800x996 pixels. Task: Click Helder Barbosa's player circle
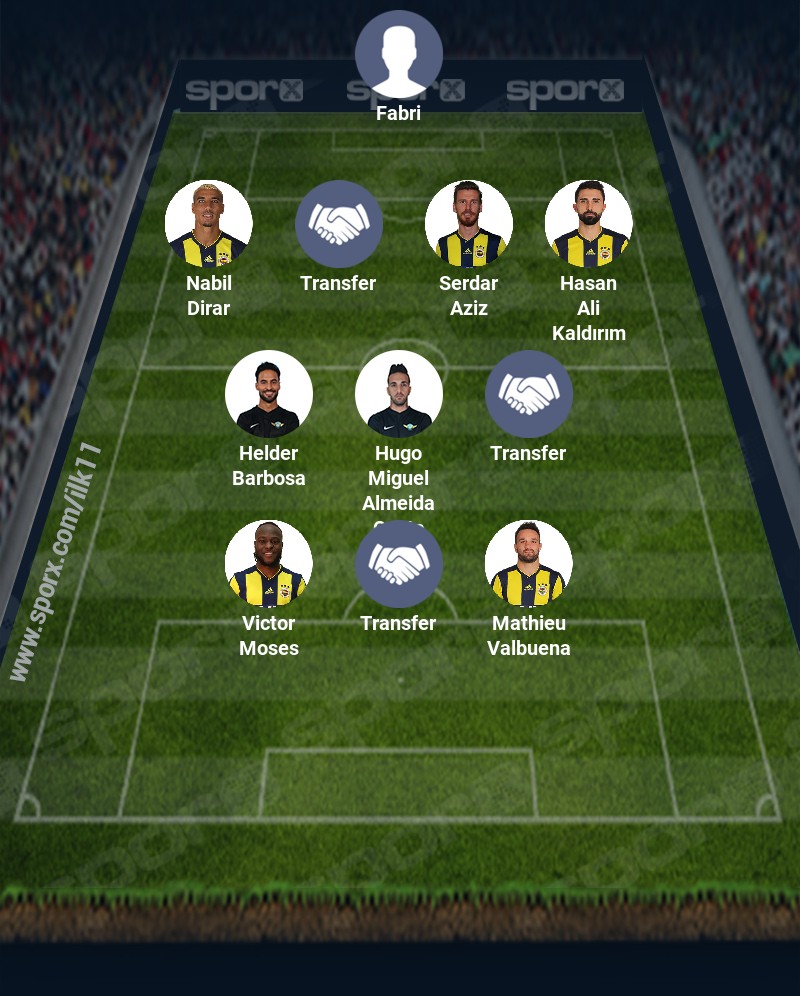[268, 394]
